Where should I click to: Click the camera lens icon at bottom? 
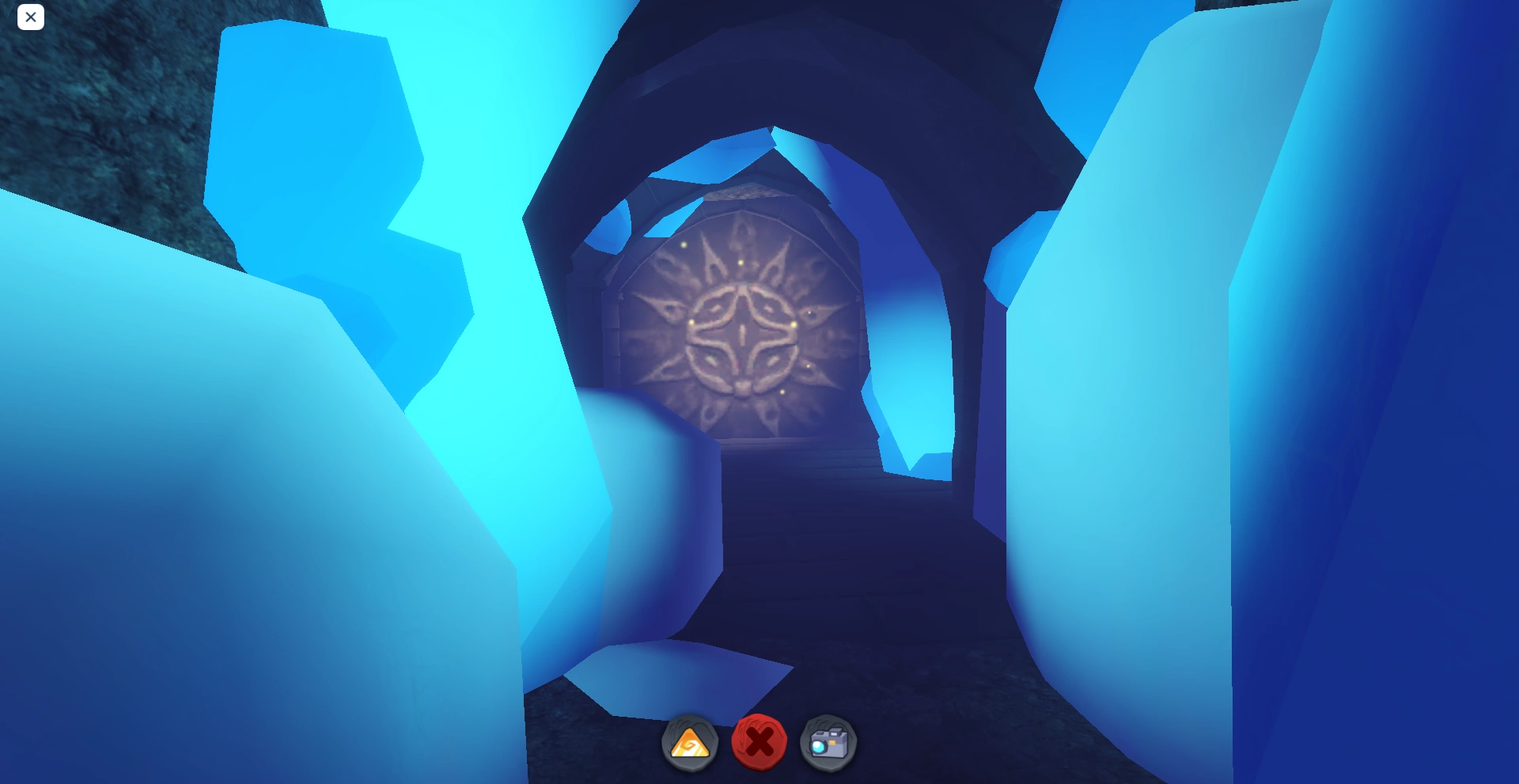click(x=829, y=742)
